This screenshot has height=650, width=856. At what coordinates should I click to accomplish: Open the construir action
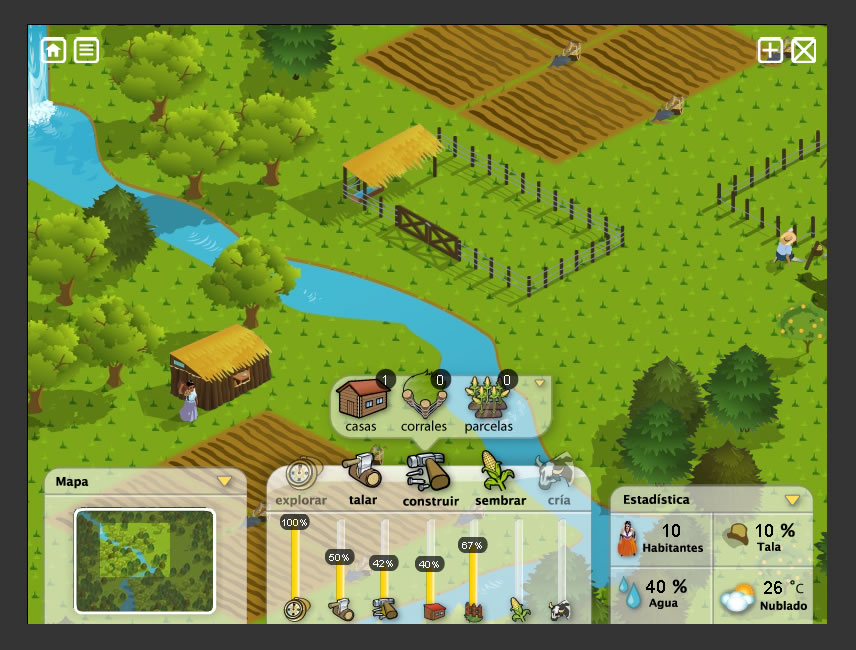coord(430,480)
